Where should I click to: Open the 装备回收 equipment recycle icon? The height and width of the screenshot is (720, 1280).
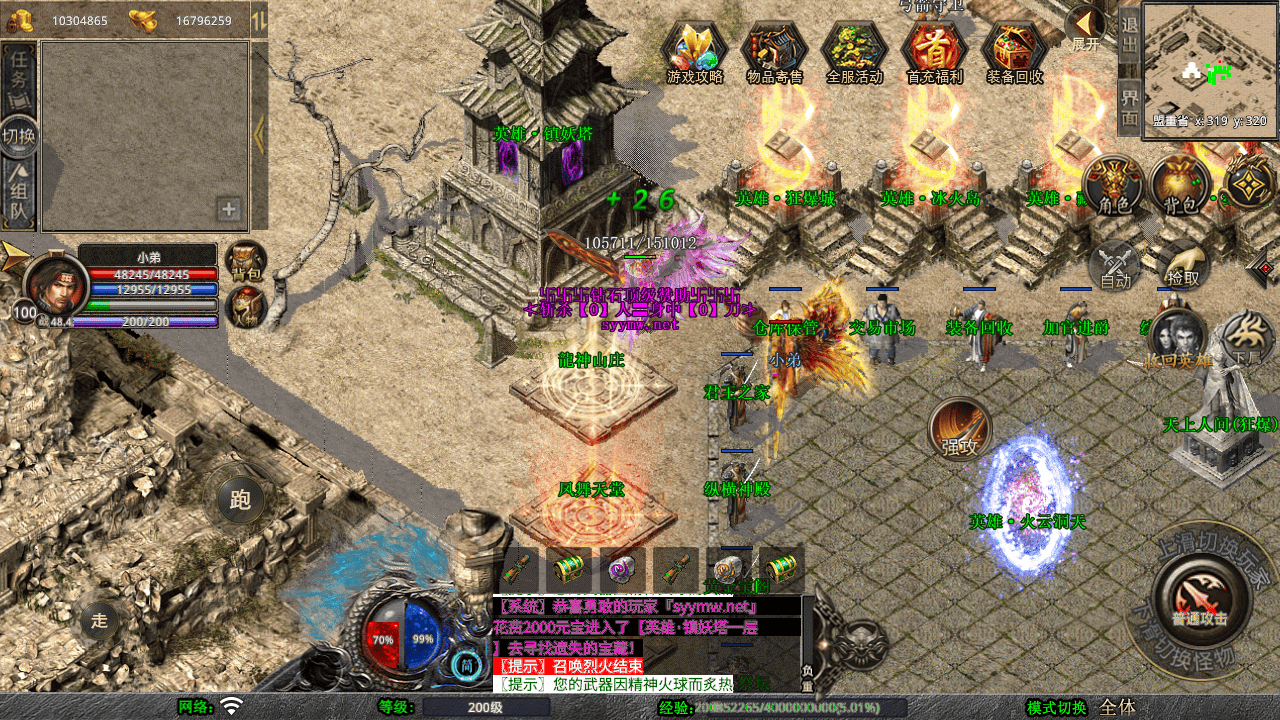1015,50
